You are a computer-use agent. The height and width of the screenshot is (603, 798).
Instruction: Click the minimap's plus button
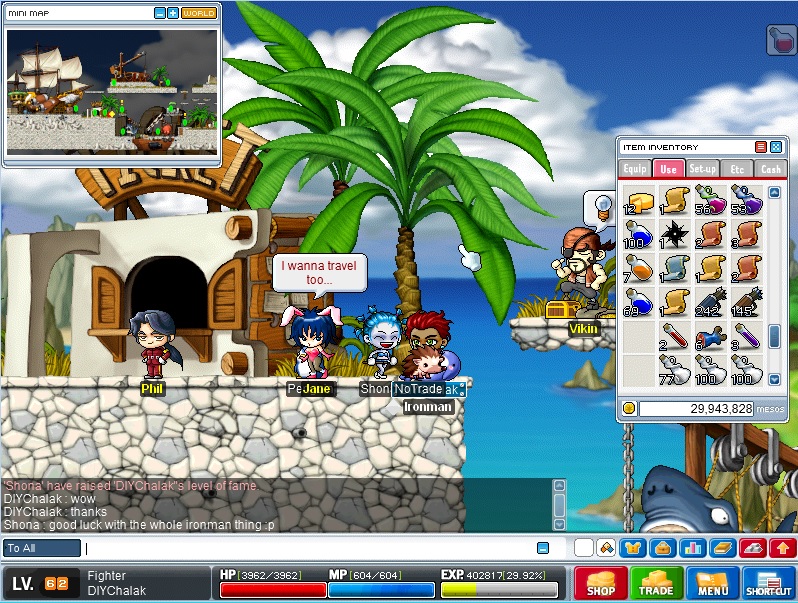[x=173, y=14]
